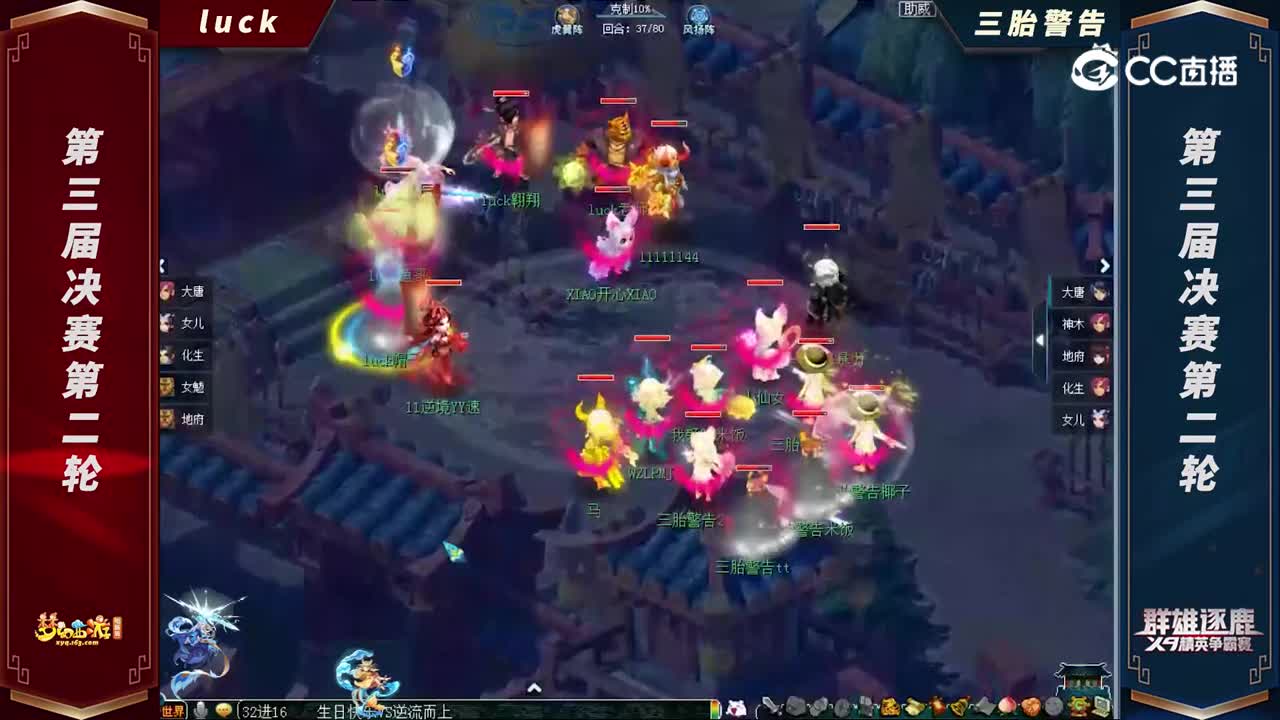Expand right team list with the right arrow
The height and width of the screenshot is (720, 1280).
[x=1104, y=263]
